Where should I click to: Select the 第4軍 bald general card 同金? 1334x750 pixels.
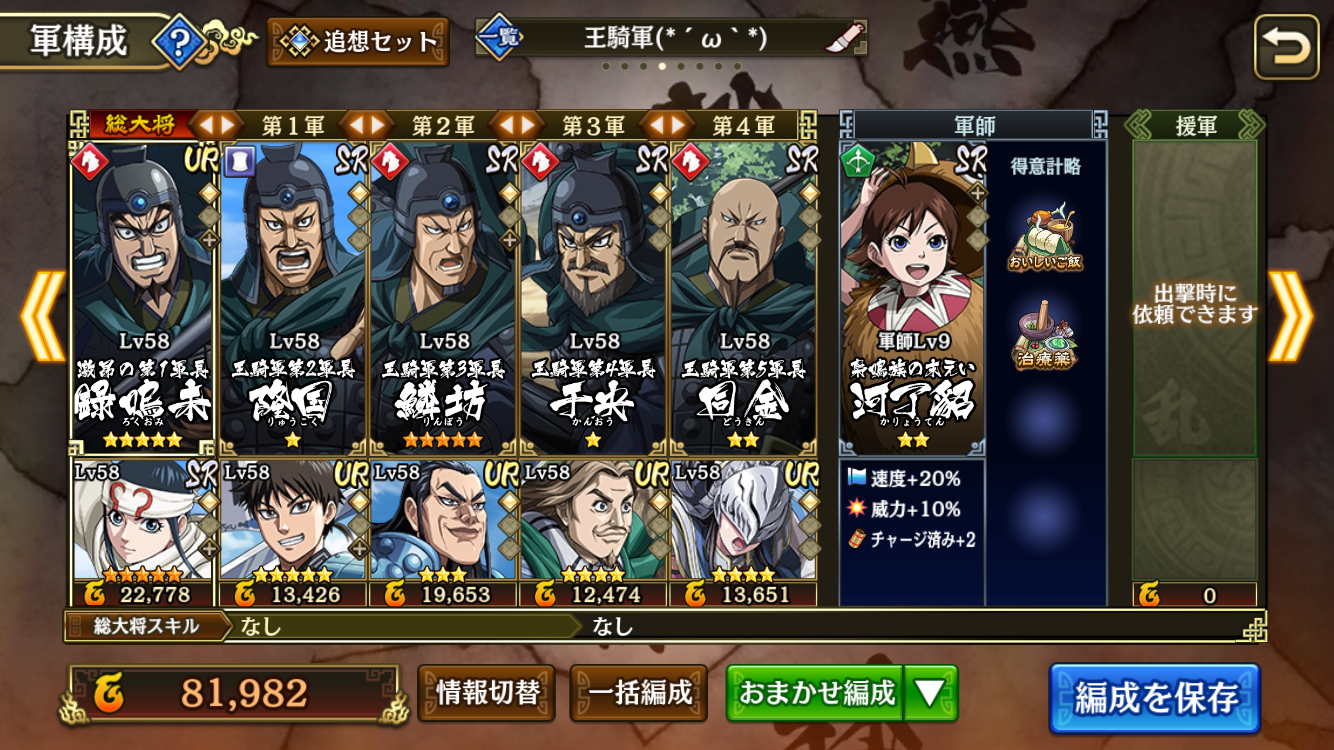click(x=743, y=298)
